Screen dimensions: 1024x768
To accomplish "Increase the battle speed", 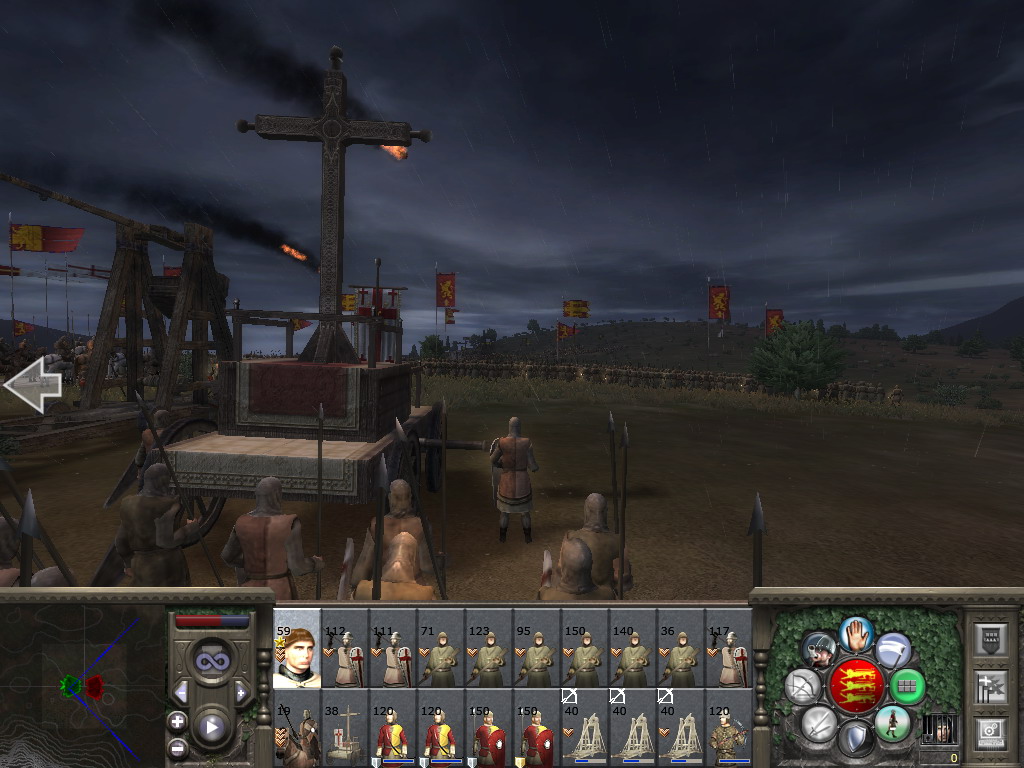I will (241, 692).
